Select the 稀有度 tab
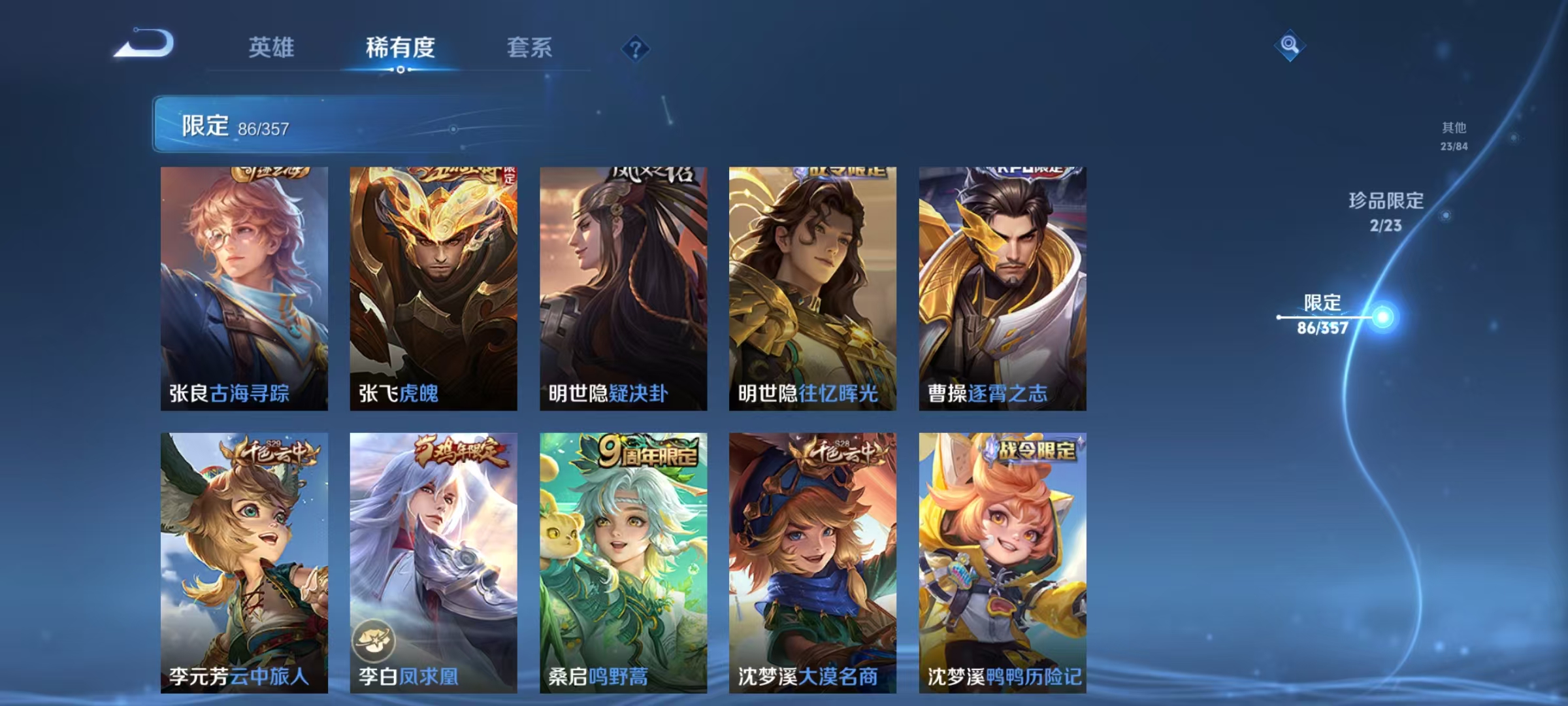The width and height of the screenshot is (1568, 706). click(x=400, y=47)
